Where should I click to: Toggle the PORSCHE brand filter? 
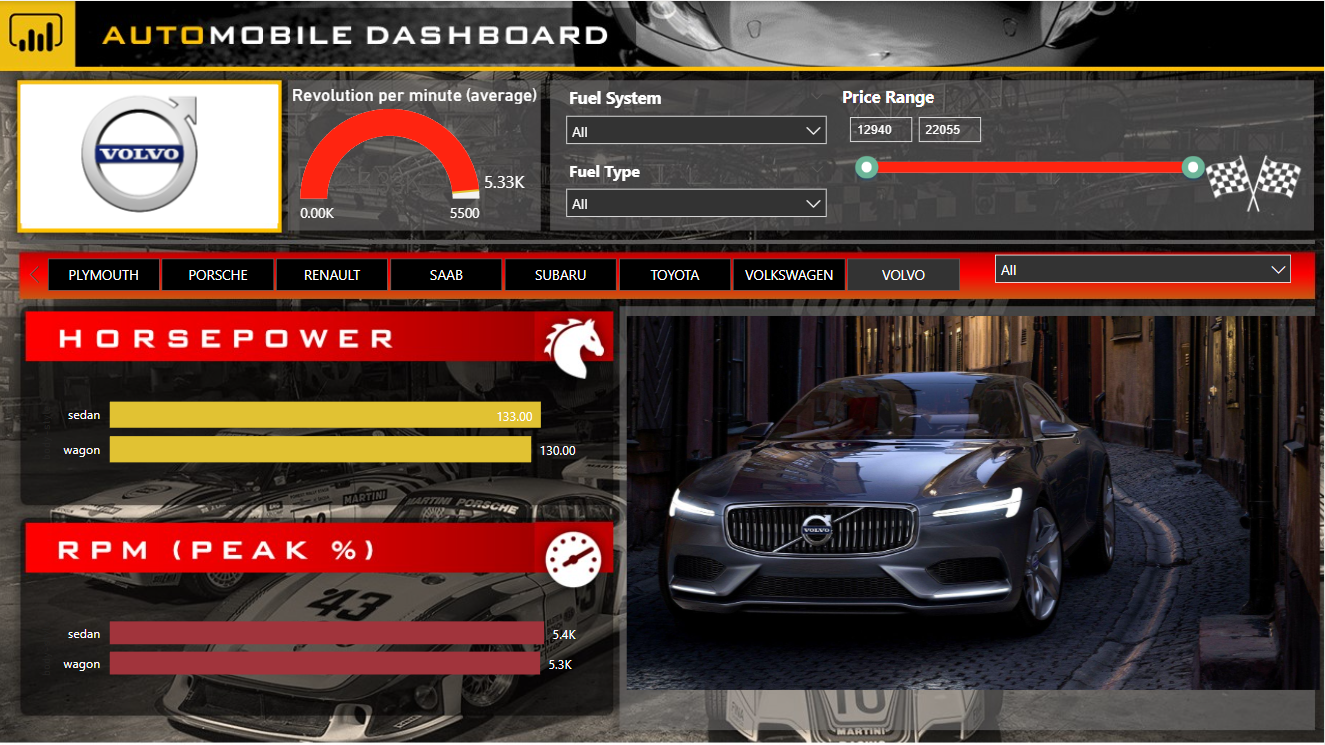(217, 273)
